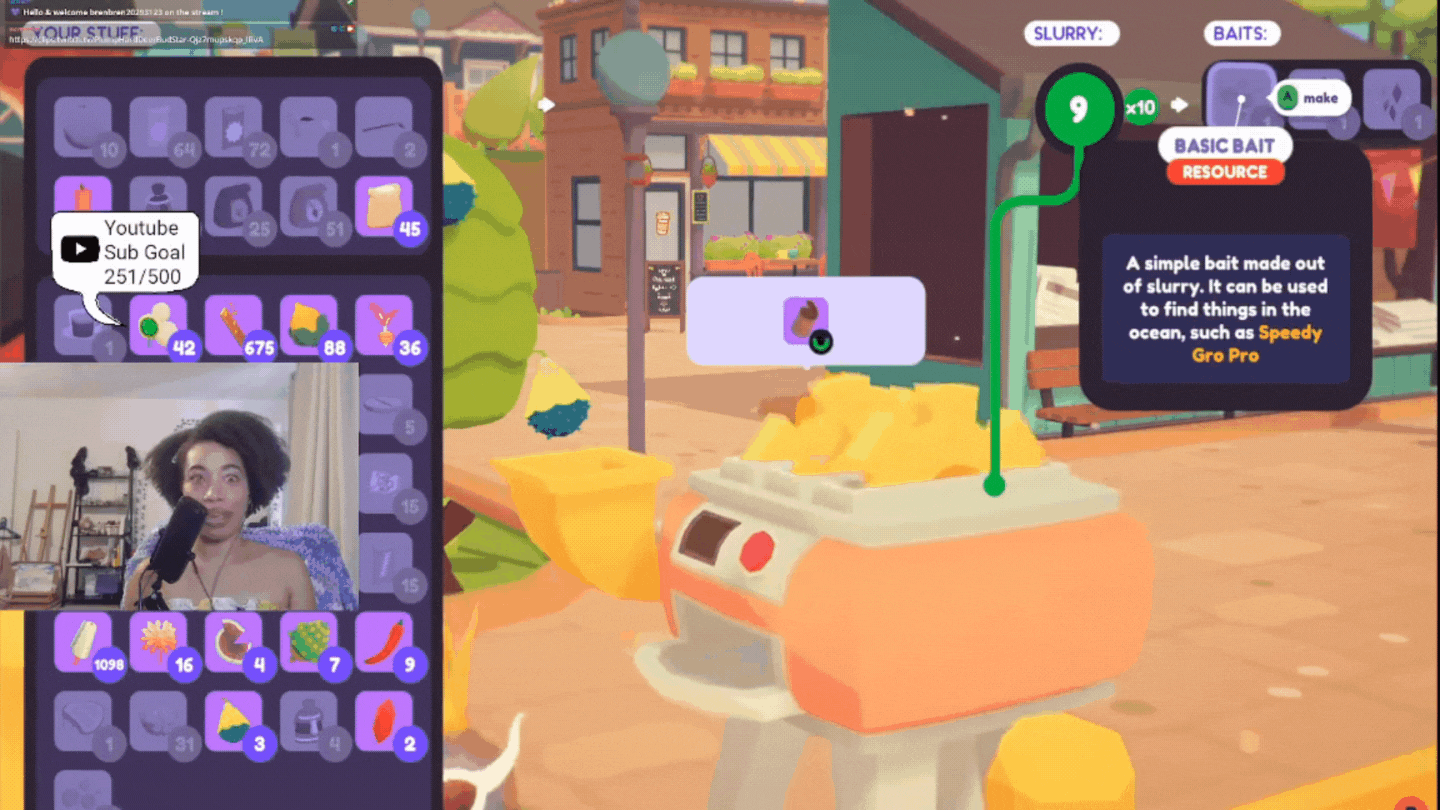Pick the stack of 1098 item
This screenshot has width=1440, height=810.
(x=84, y=642)
